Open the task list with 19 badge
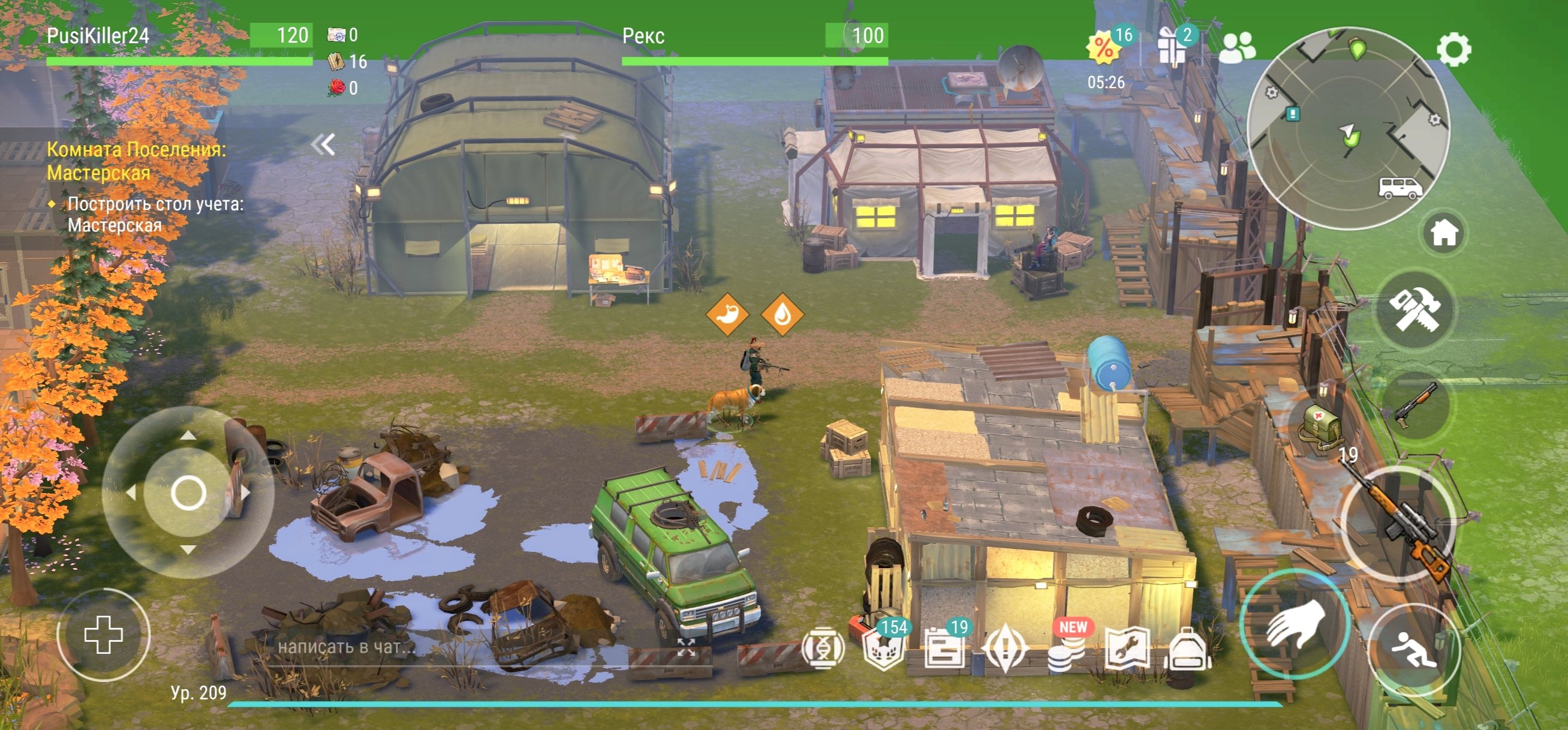The height and width of the screenshot is (730, 1568). 944,648
